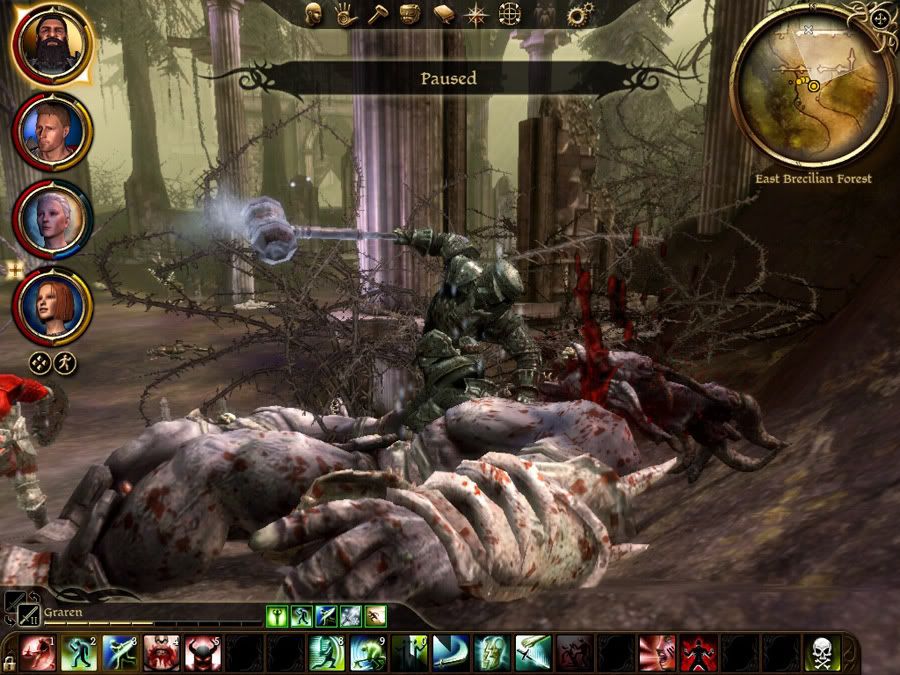Open the journal book icon
900x675 pixels.
point(444,14)
